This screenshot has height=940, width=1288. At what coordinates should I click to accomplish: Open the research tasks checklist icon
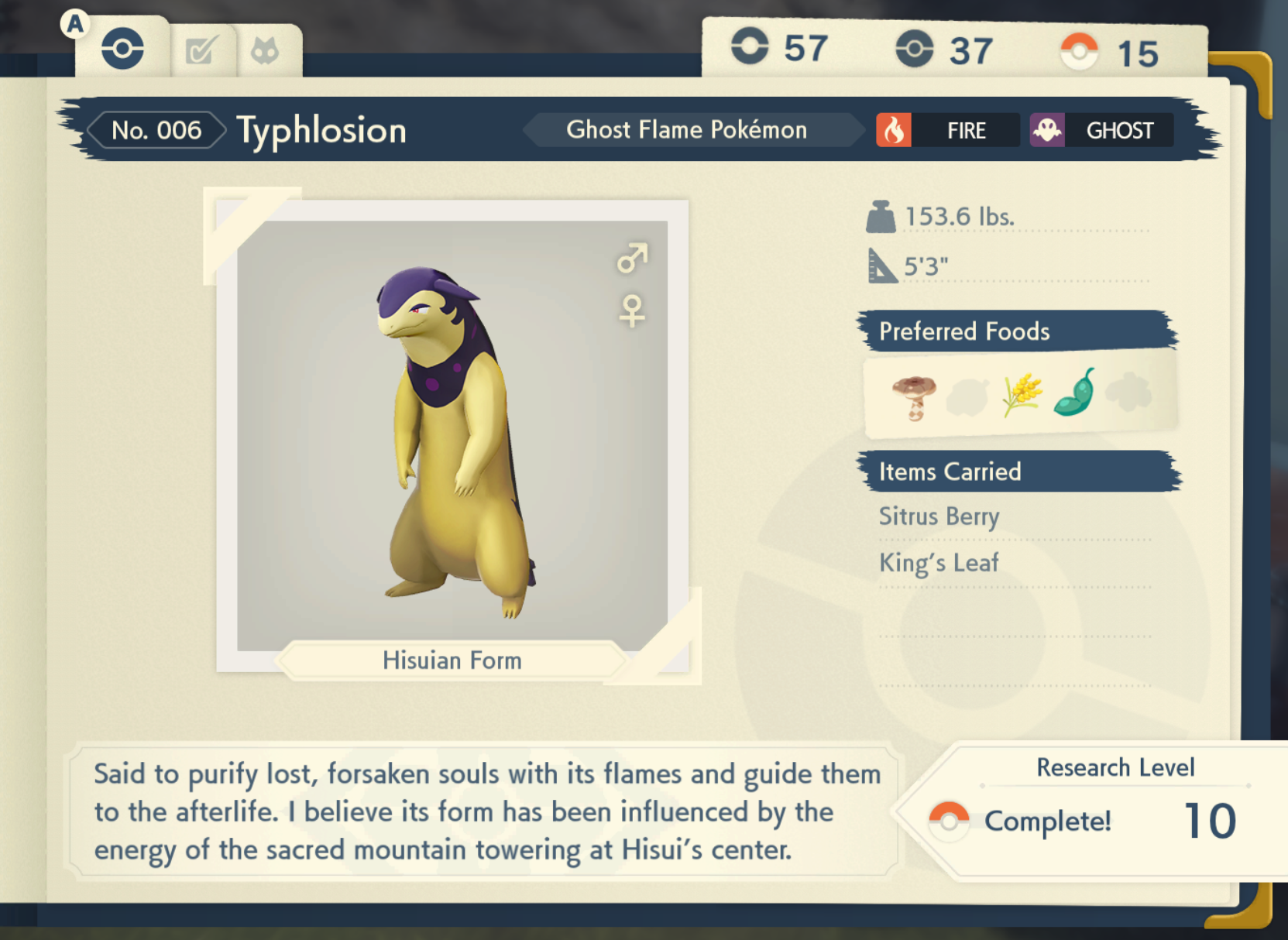coord(201,49)
